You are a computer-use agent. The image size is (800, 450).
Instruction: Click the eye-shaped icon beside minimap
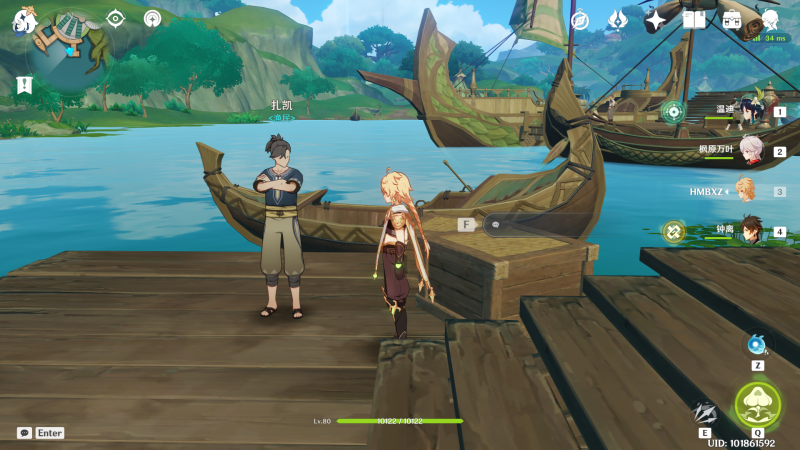[x=115, y=18]
